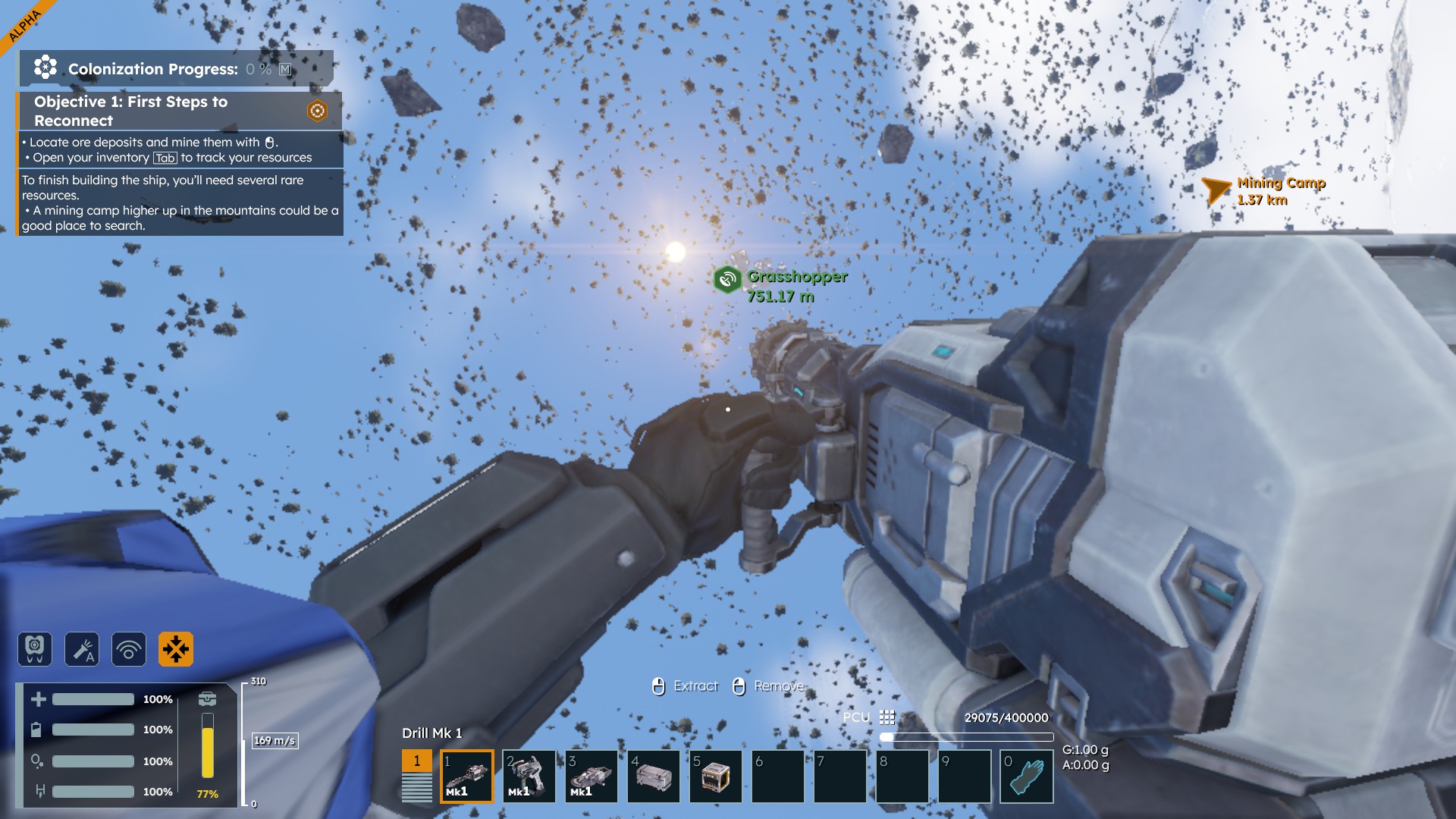This screenshot has width=1456, height=819.
Task: Toggle the flashlight auto icon
Action: tap(82, 649)
